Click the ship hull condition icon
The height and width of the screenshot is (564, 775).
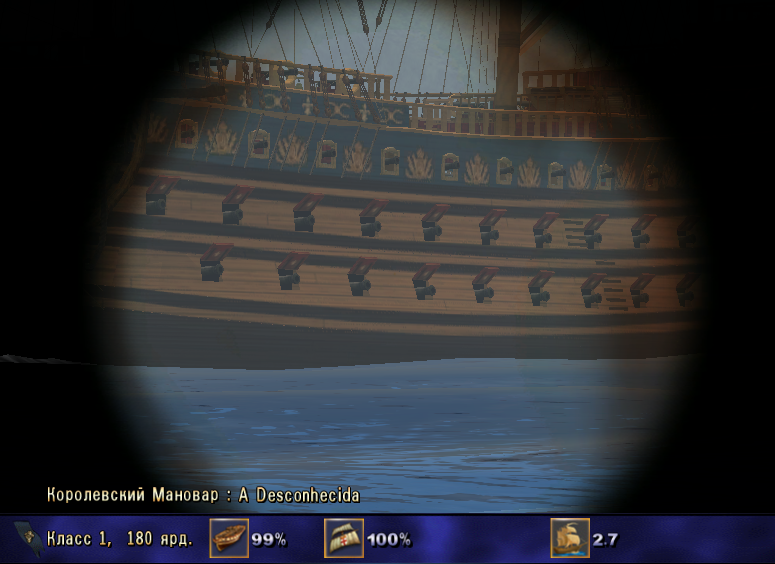(x=229, y=539)
